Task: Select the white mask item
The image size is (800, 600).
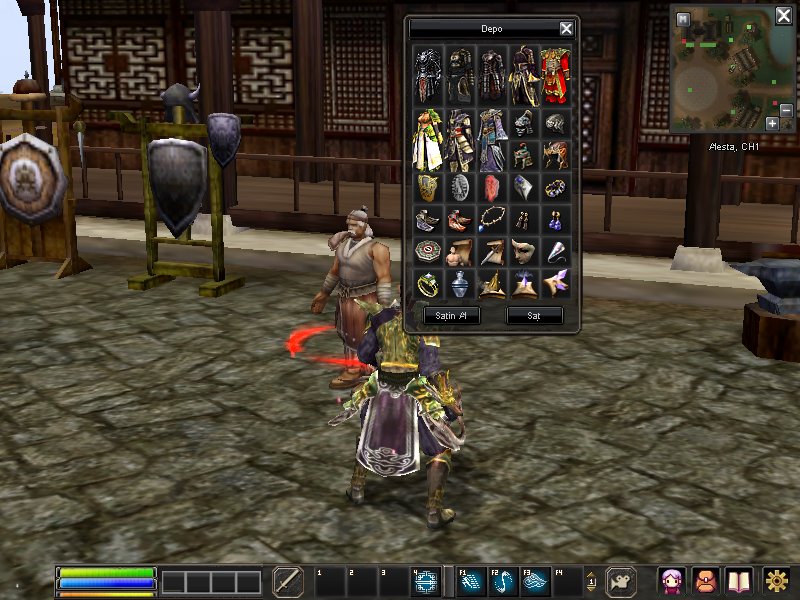Action: (523, 252)
